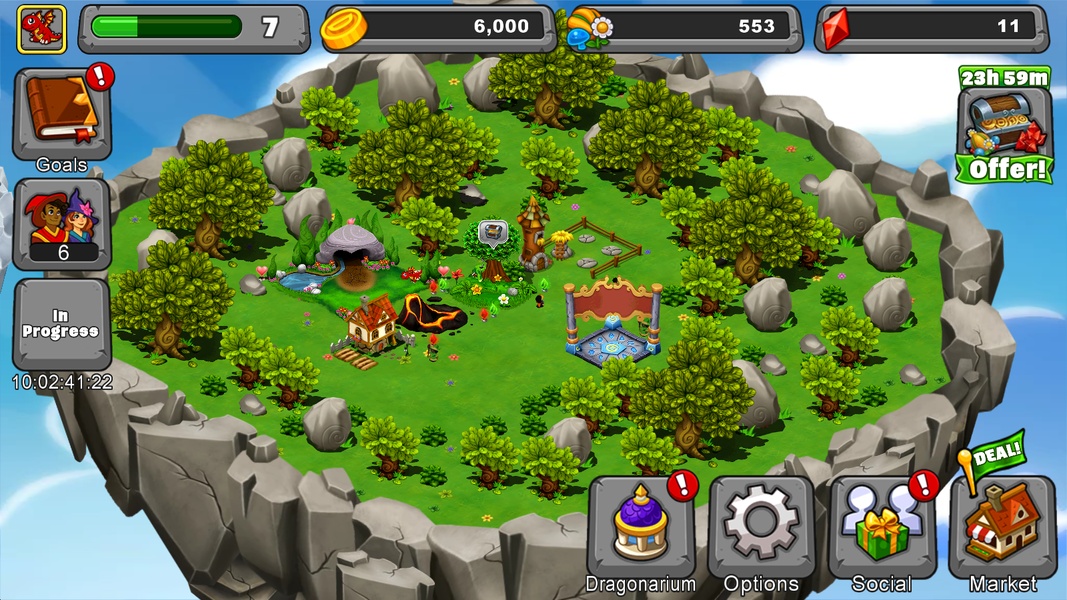1067x600 pixels.
Task: Tap the gold coin balance
Action: (440, 28)
